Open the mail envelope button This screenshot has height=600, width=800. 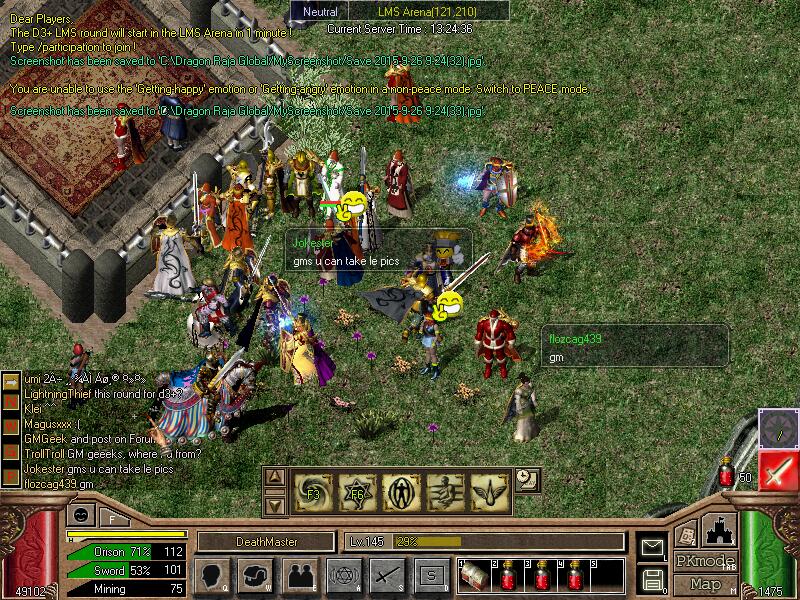[652, 548]
